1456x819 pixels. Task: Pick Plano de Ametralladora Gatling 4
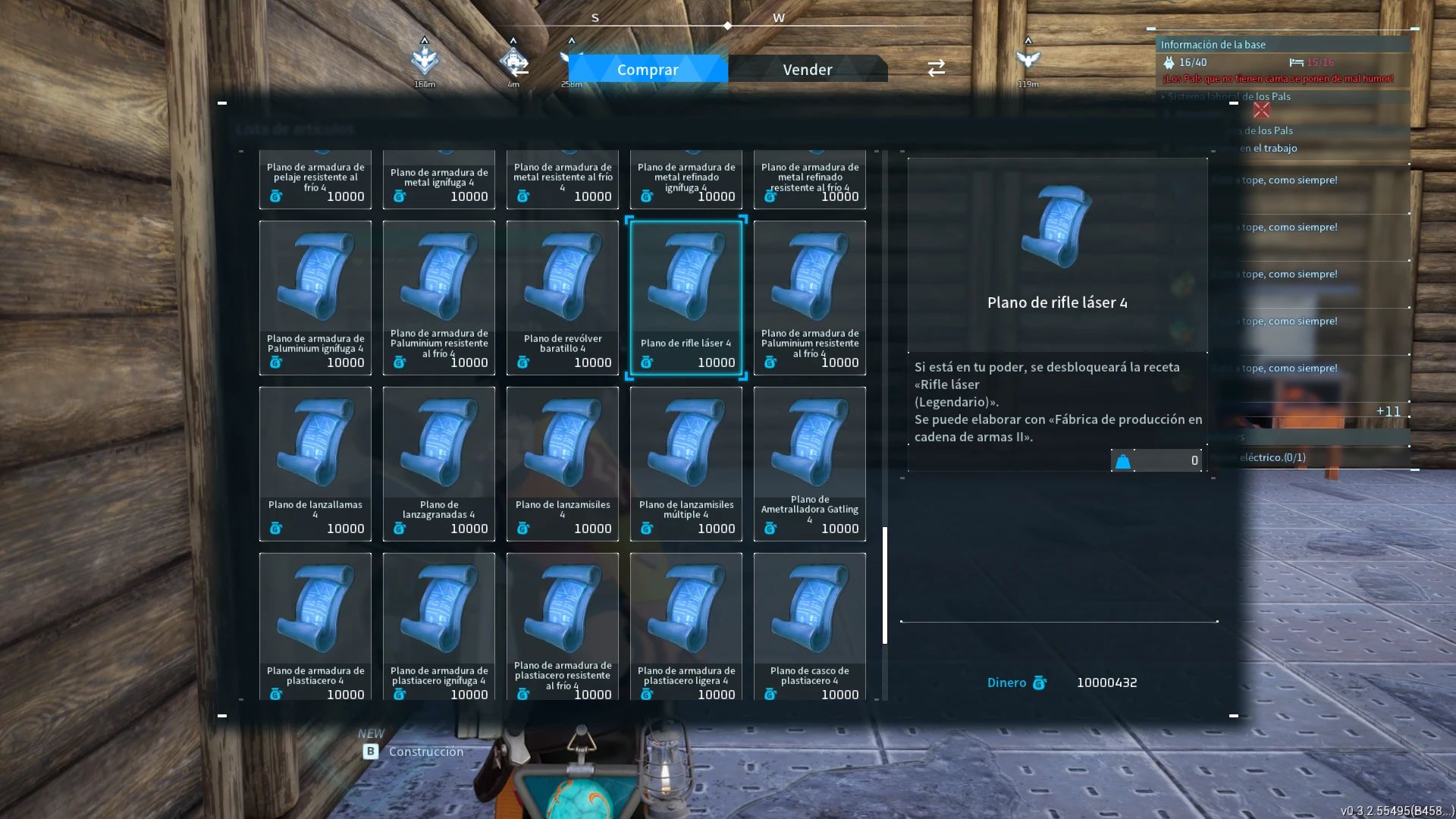[x=810, y=463]
